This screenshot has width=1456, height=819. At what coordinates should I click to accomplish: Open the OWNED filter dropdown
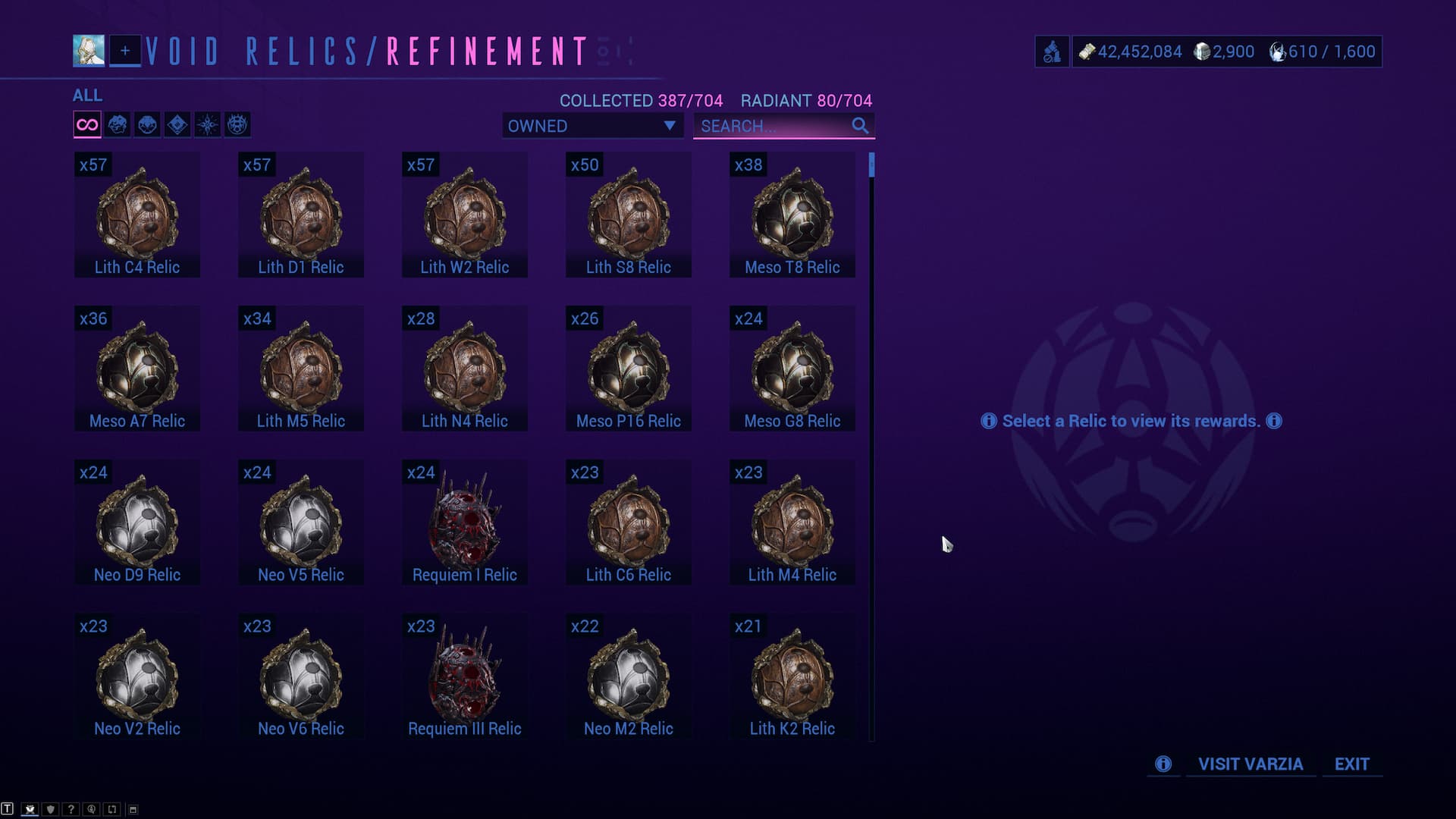[592, 126]
